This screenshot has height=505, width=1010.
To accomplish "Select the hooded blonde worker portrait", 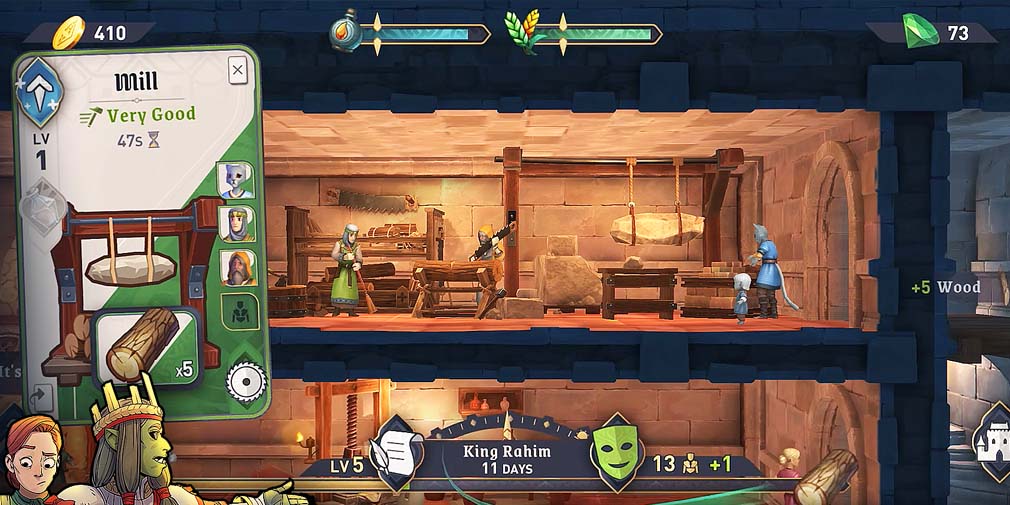I will (x=237, y=223).
